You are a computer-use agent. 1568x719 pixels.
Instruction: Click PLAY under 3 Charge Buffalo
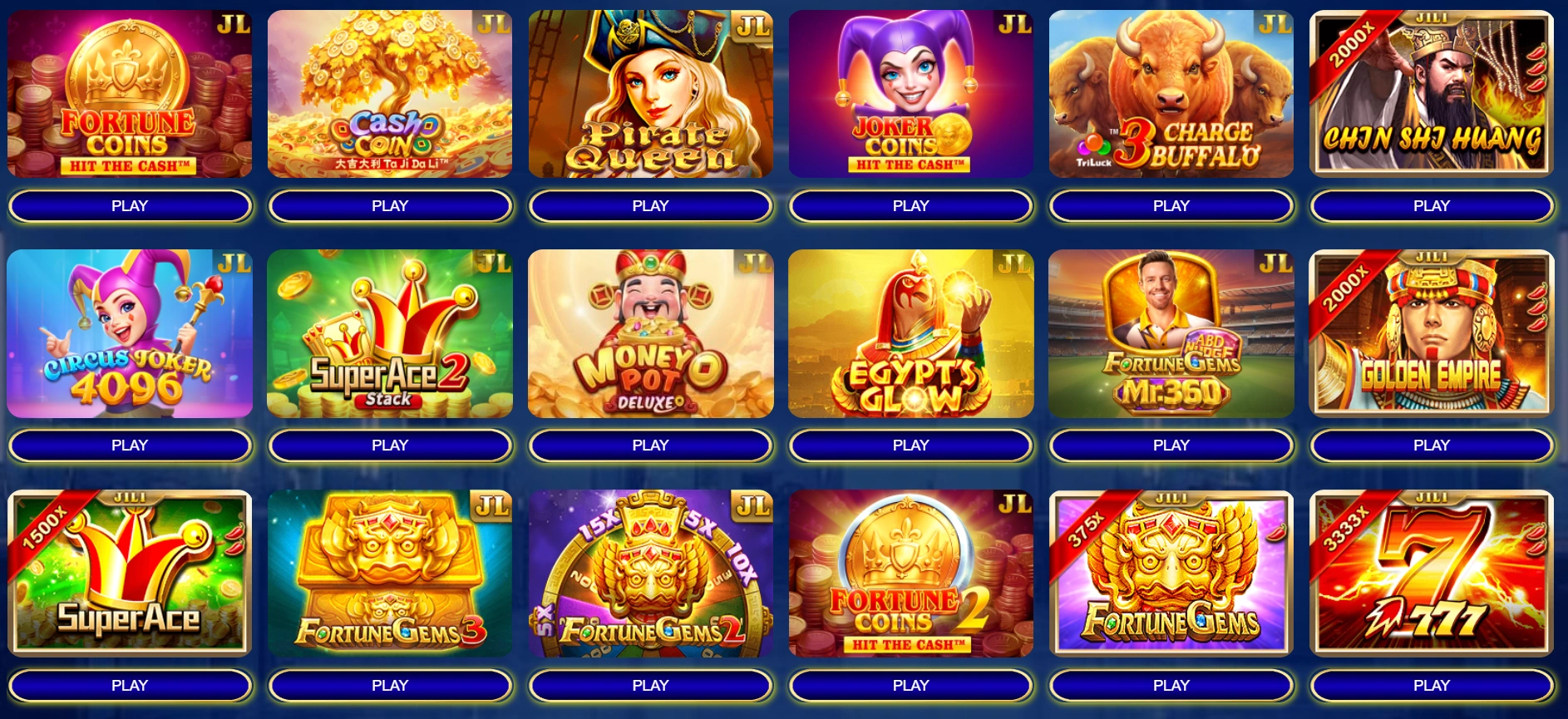(1171, 205)
